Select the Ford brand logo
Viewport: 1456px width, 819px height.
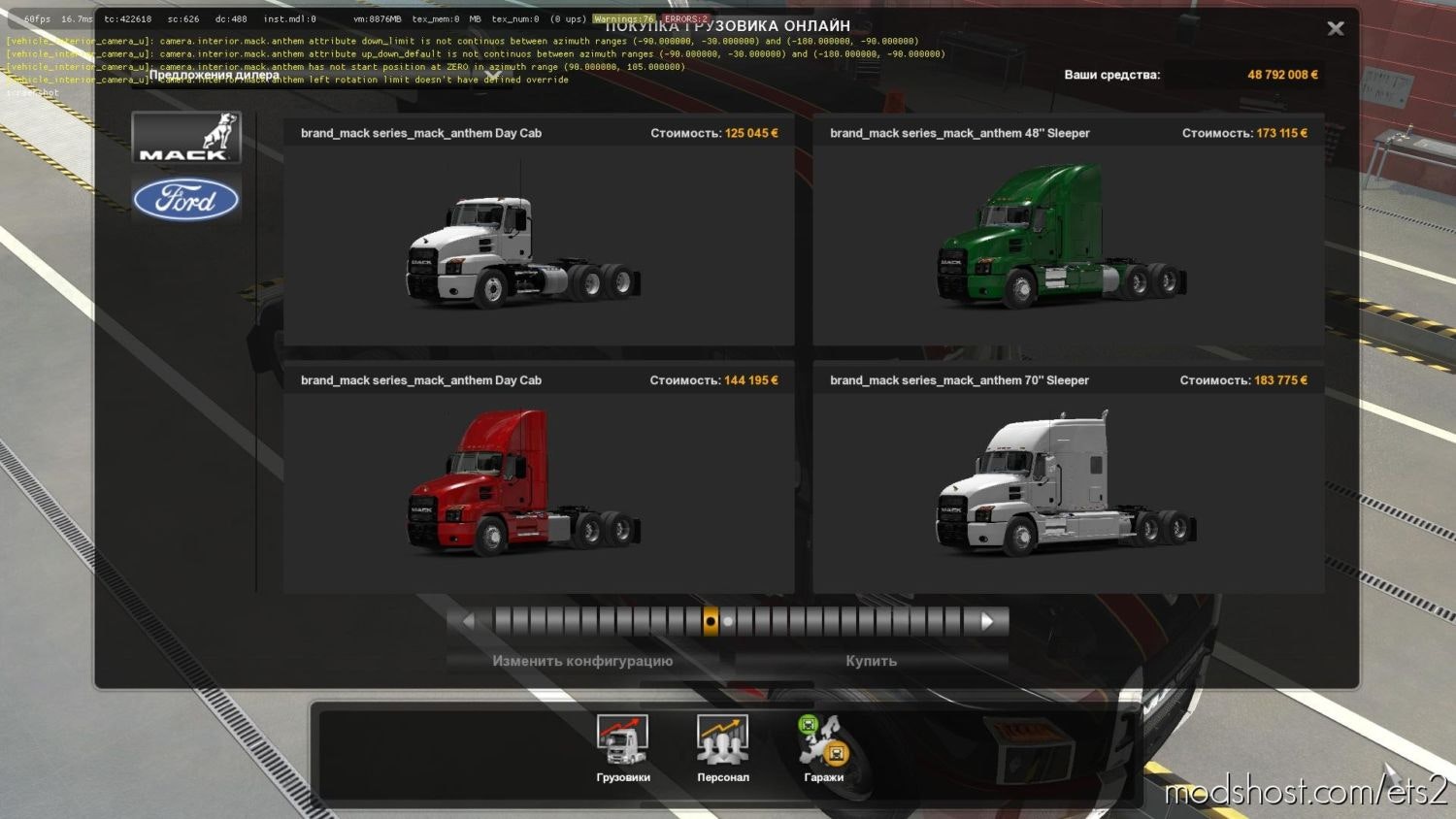[186, 200]
